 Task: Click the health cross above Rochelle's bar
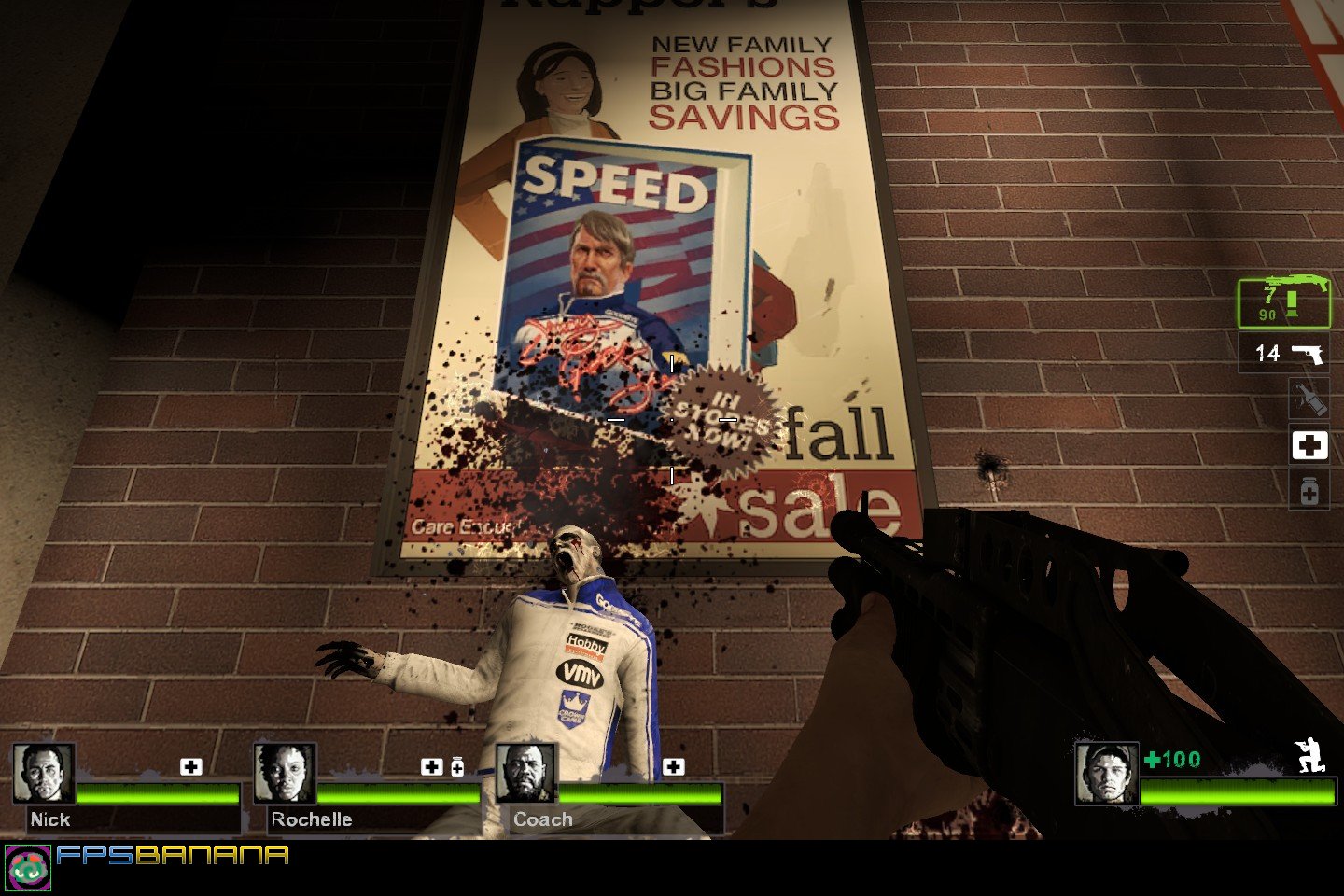(430, 766)
